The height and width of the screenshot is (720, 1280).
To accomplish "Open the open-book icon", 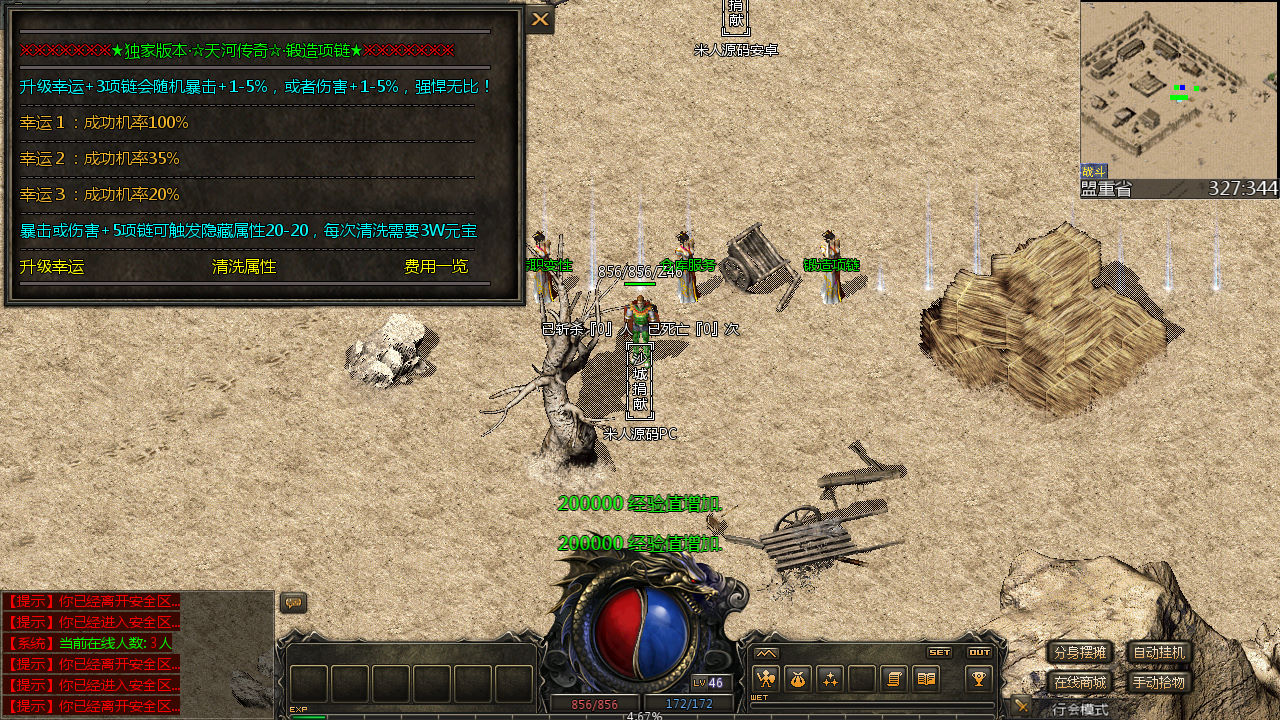I will (x=926, y=679).
